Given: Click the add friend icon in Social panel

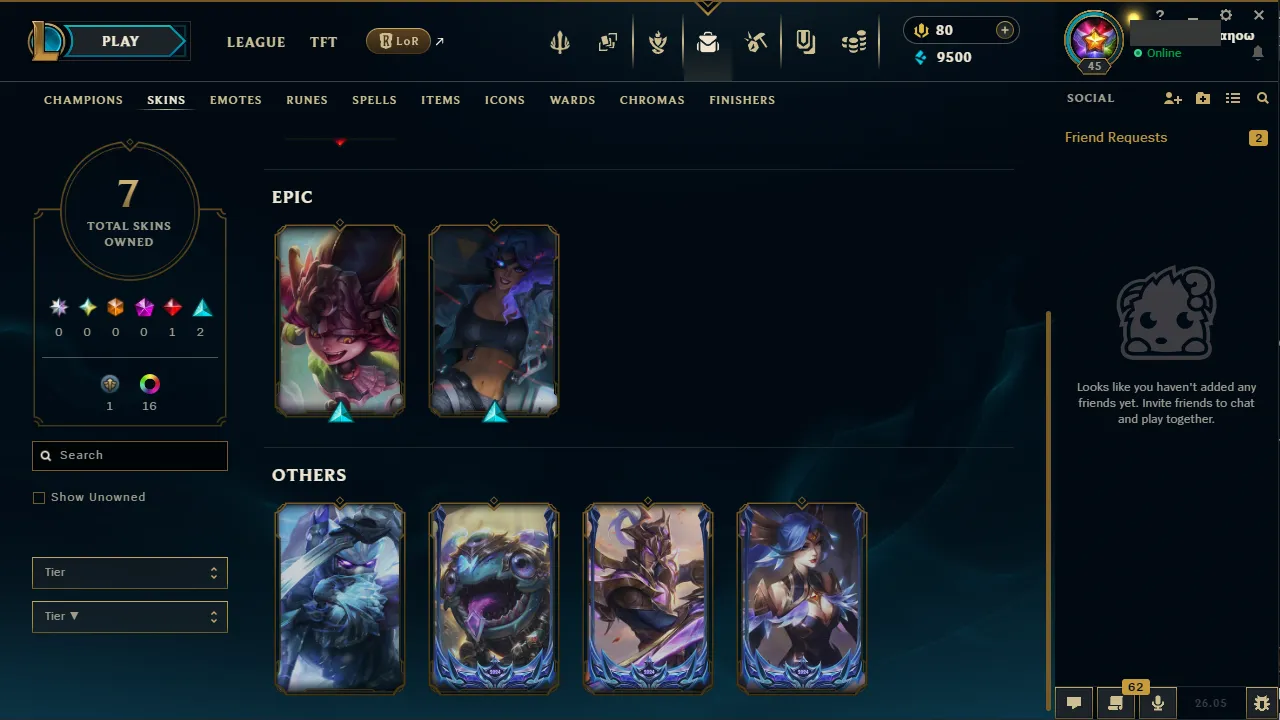Looking at the screenshot, I should point(1172,98).
